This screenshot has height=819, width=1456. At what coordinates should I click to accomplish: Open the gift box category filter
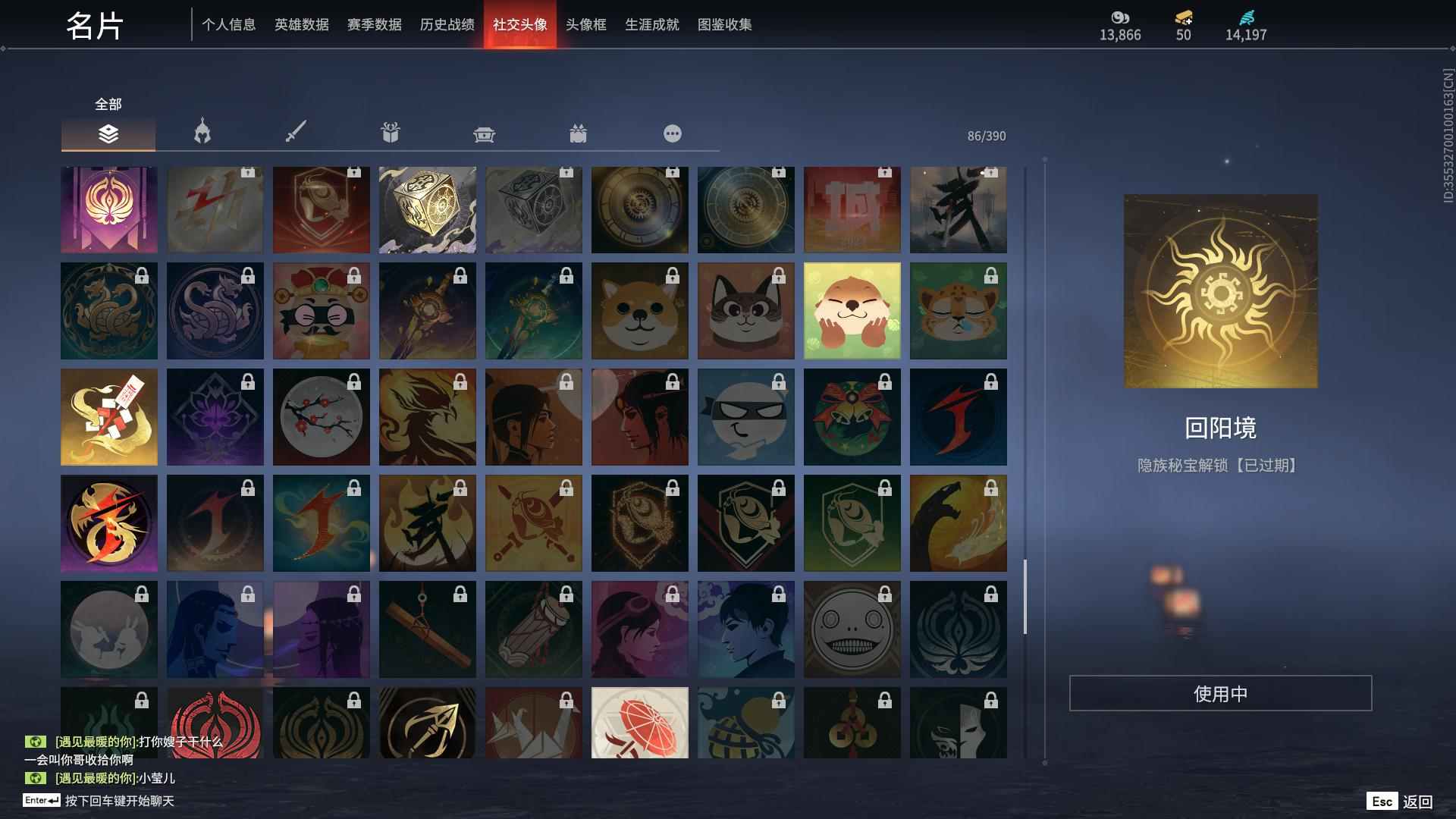coord(389,133)
